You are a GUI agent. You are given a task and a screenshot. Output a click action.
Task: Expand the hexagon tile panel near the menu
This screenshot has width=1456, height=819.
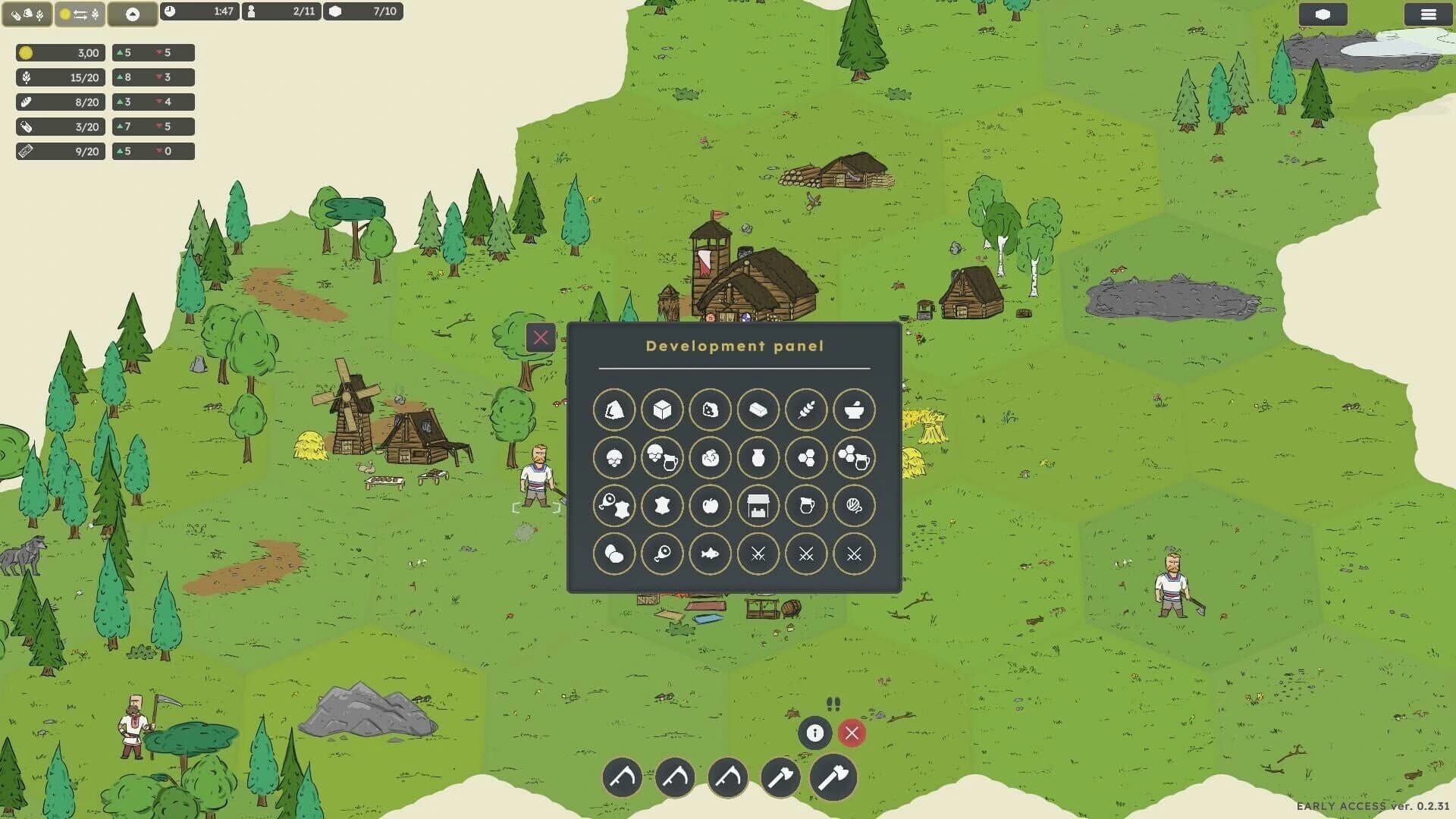pos(1323,13)
